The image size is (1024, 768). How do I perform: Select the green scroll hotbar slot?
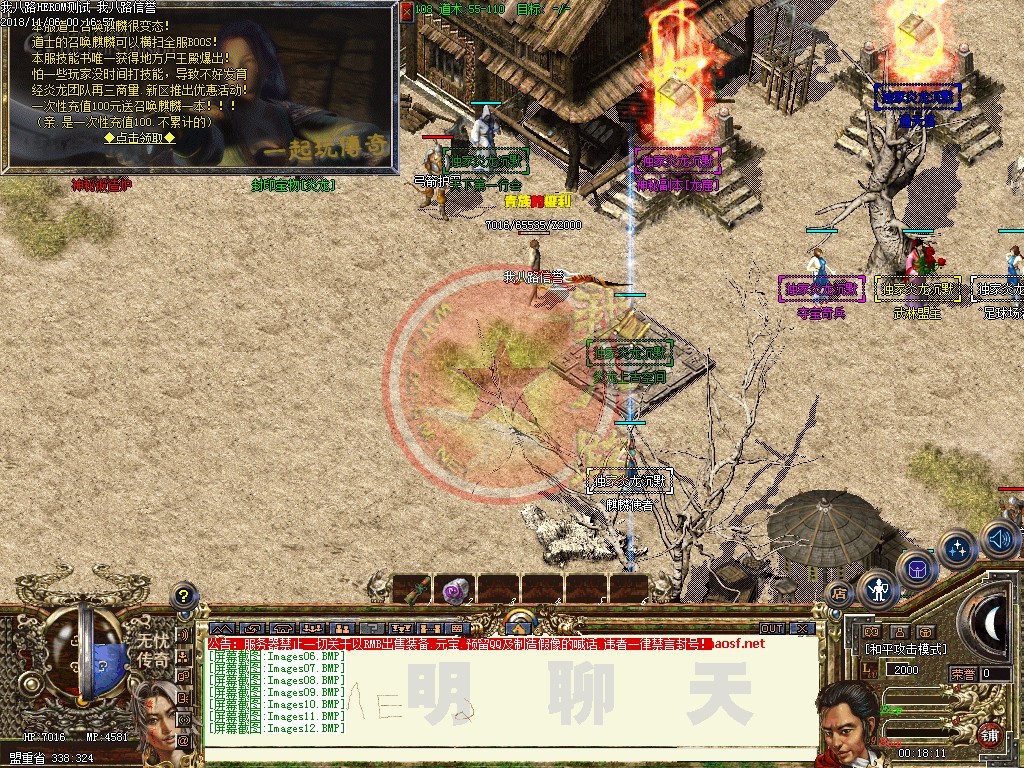pyautogui.click(x=413, y=590)
